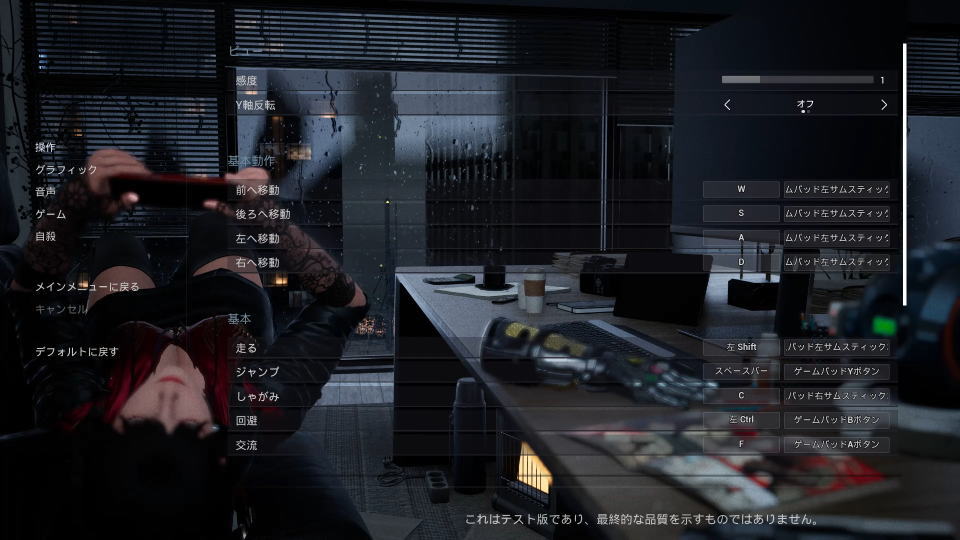The width and height of the screenshot is (960, 540).
Task: Click the left arrow for Y軸反転
Action: click(x=727, y=105)
